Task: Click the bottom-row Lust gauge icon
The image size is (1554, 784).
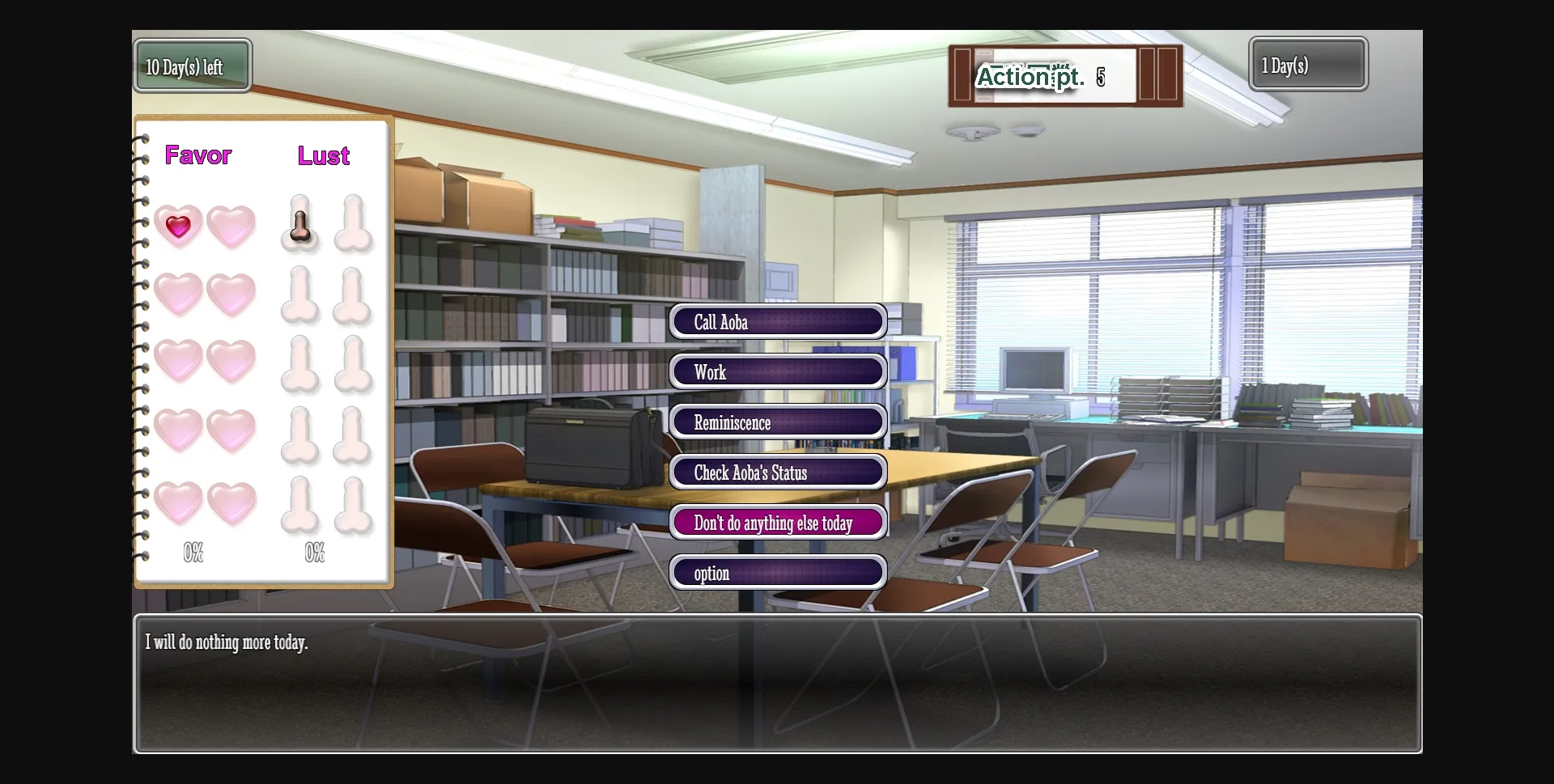Action: pos(300,503)
